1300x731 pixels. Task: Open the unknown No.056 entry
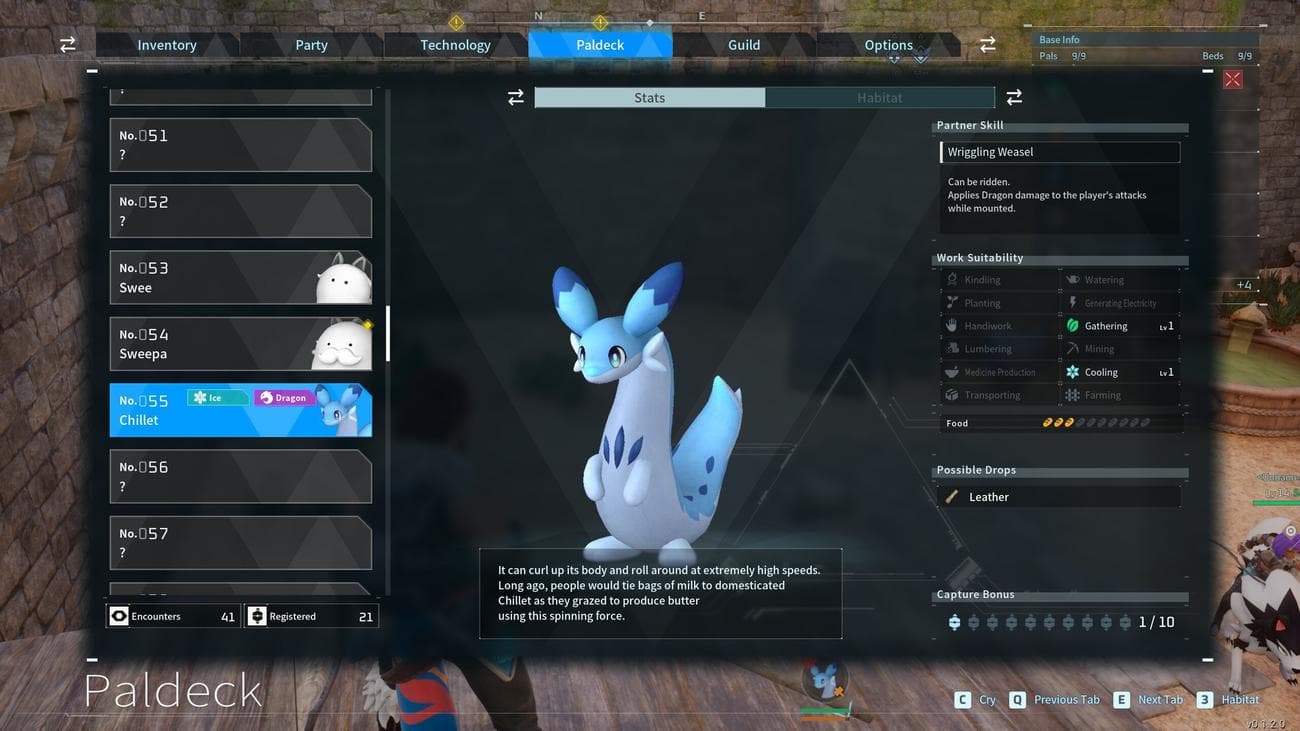pyautogui.click(x=240, y=476)
